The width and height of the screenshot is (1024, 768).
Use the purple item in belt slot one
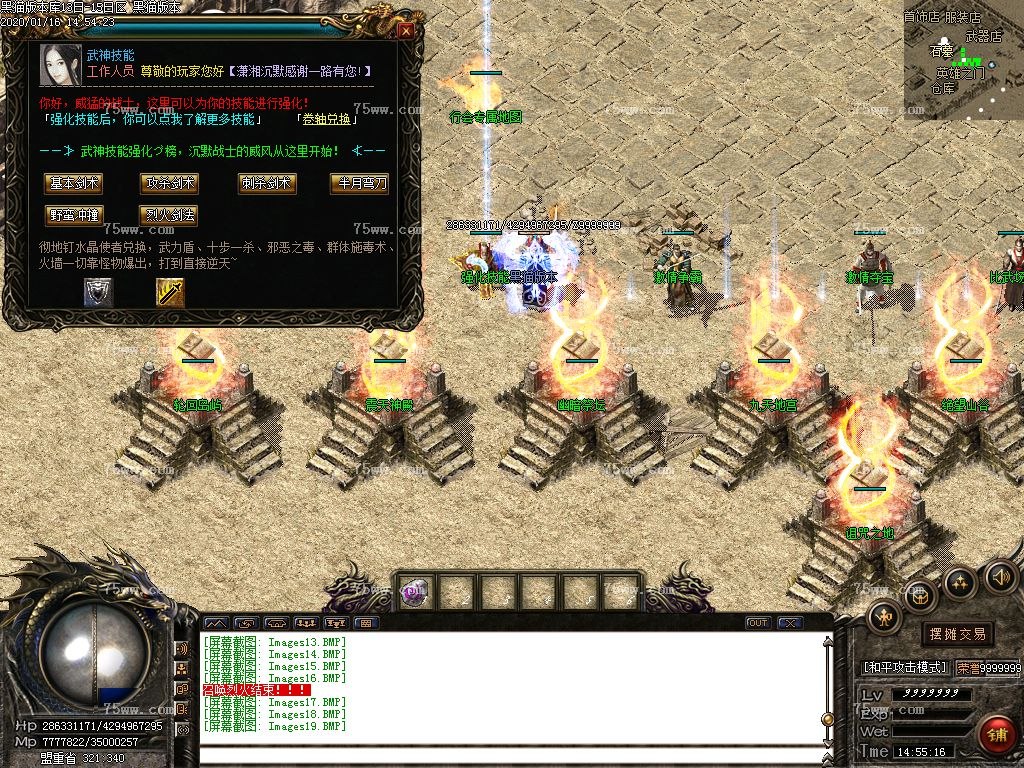(414, 592)
